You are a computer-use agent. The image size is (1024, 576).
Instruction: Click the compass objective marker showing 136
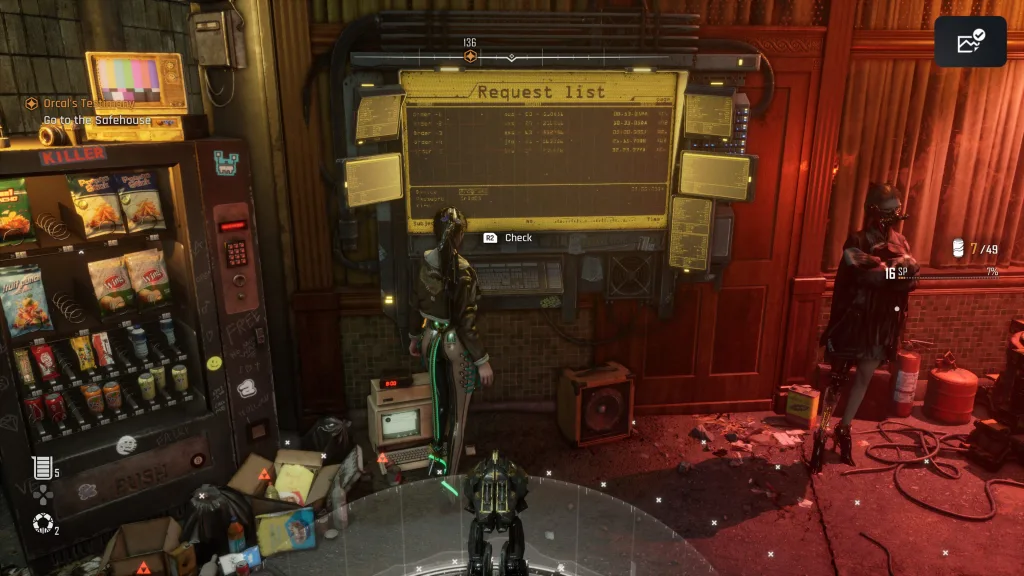(470, 56)
